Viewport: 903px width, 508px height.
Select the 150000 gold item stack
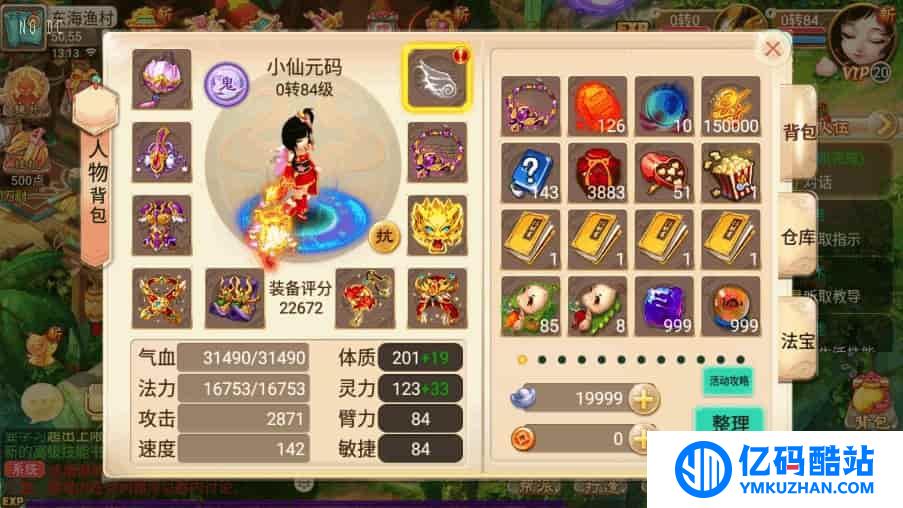click(x=730, y=105)
